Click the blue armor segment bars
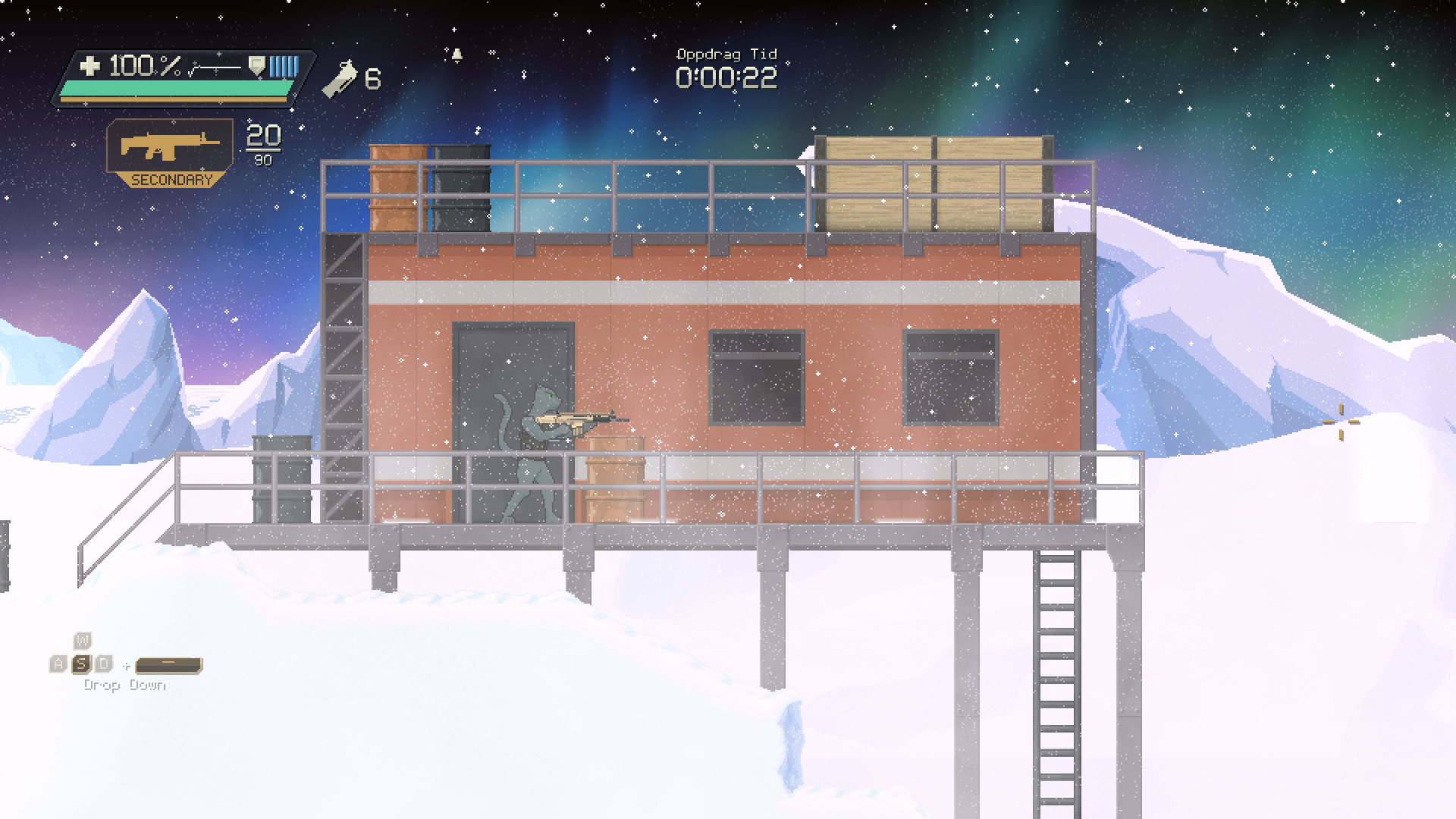This screenshot has height=819, width=1456. [282, 67]
